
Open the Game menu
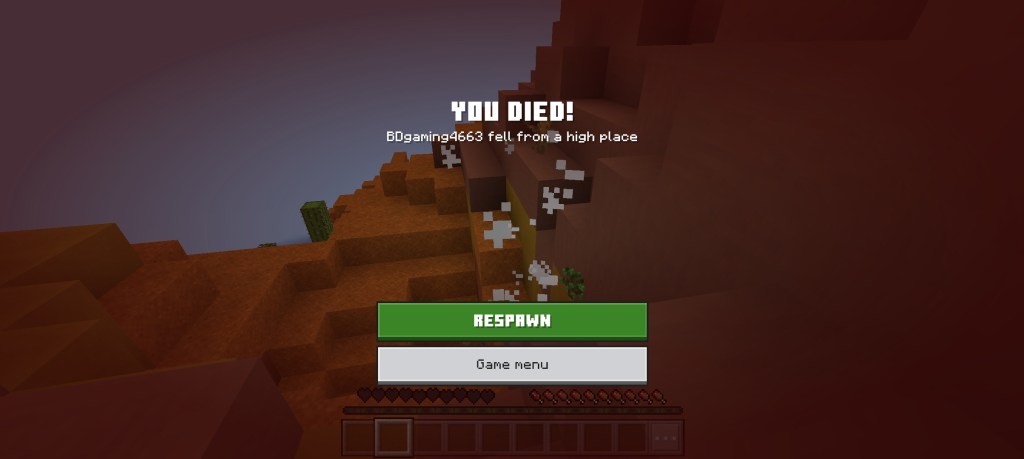[512, 364]
